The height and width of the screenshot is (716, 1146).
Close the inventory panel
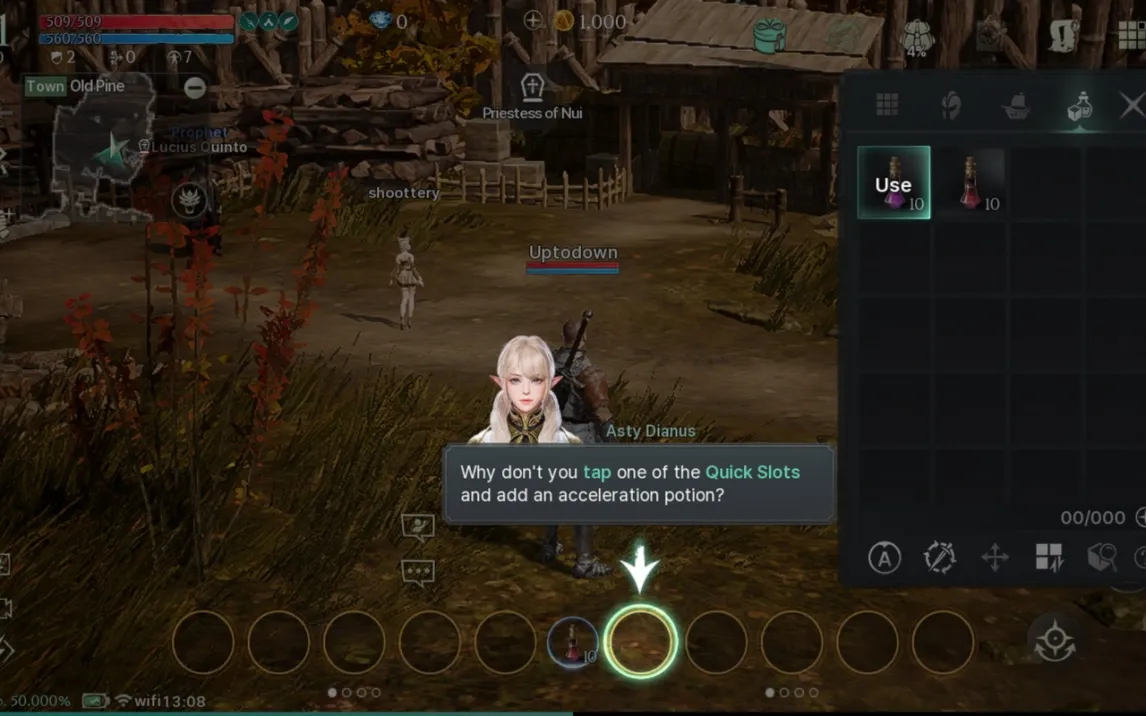pos(1131,105)
